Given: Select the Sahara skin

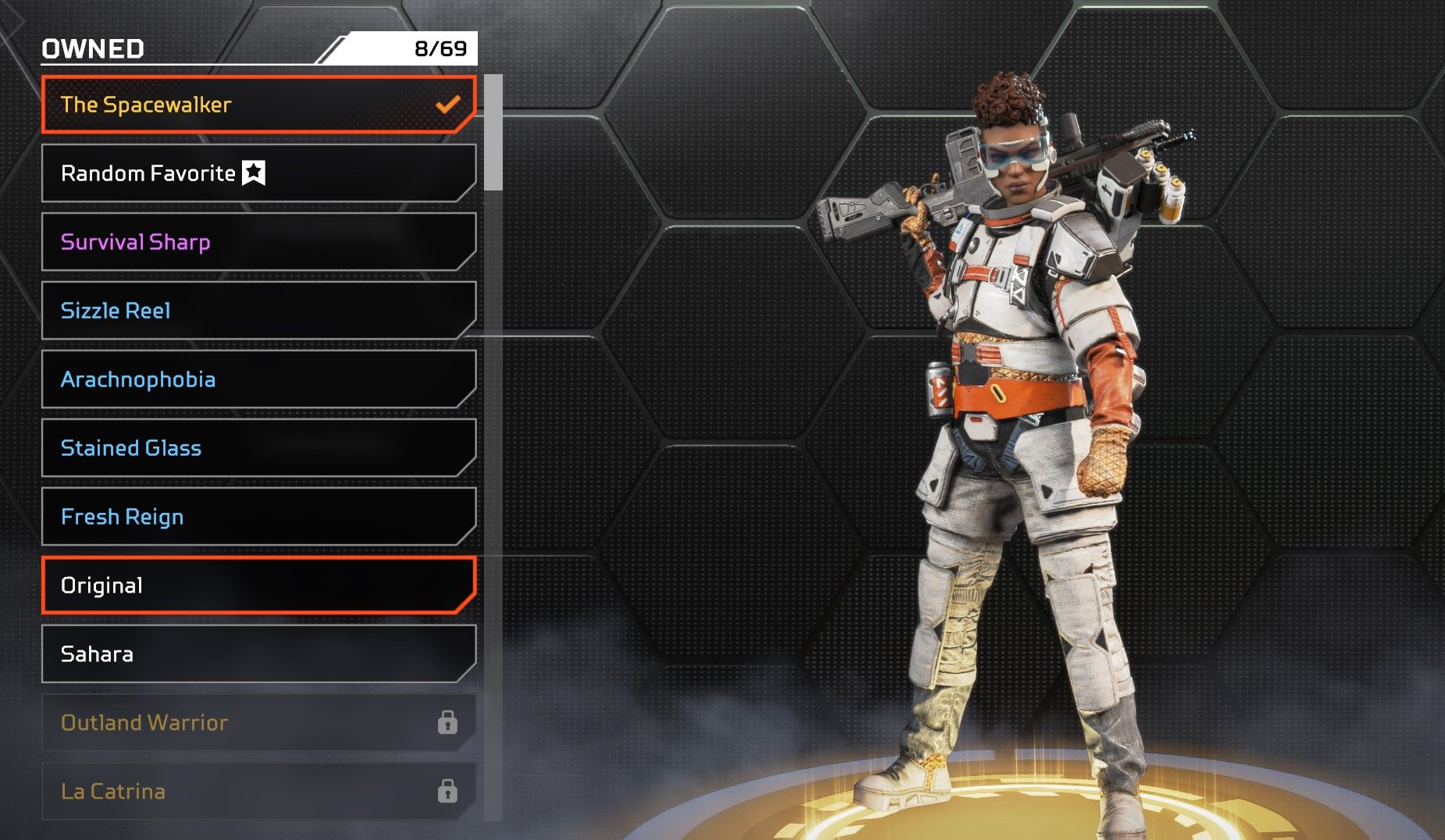Looking at the screenshot, I should [258, 654].
